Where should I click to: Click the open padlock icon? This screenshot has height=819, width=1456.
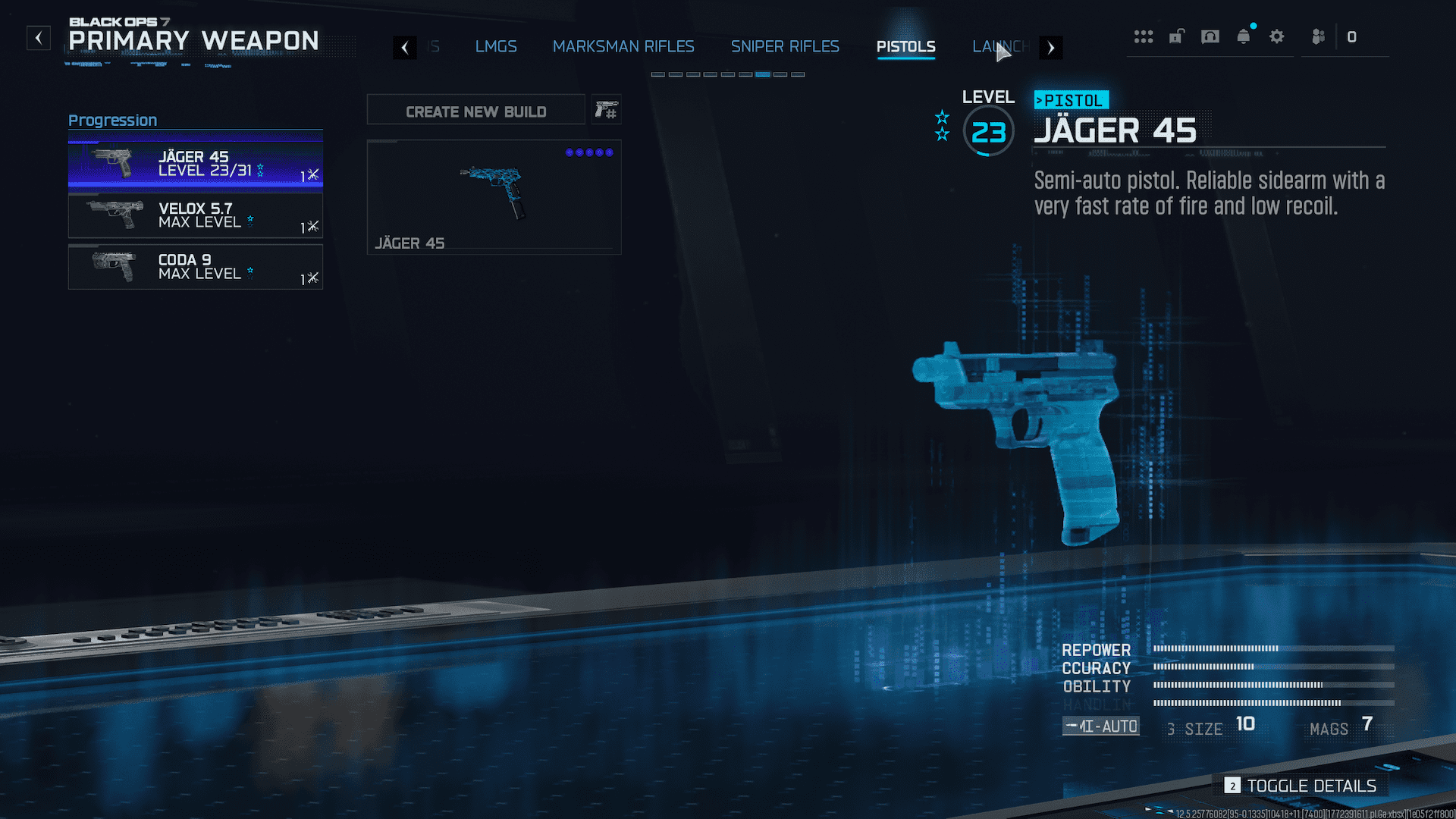tap(1176, 36)
